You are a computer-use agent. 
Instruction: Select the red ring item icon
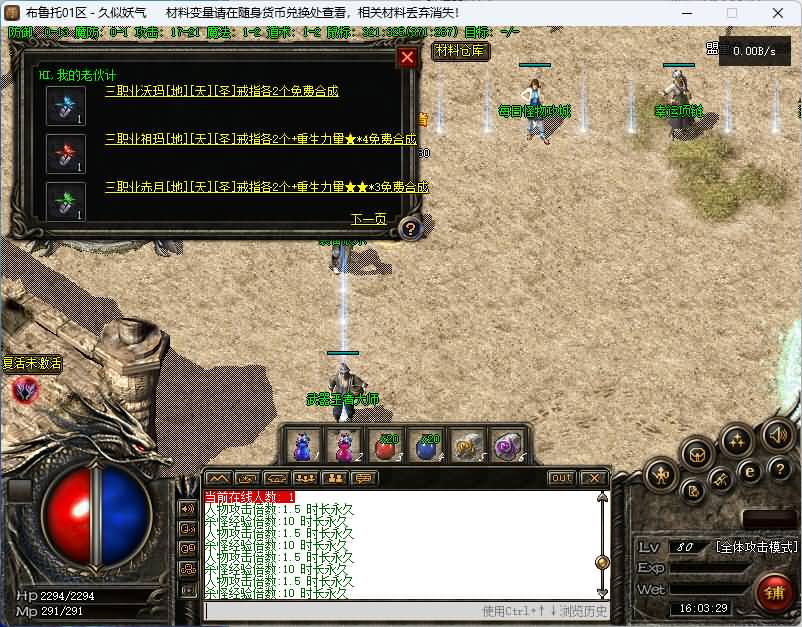(66, 153)
